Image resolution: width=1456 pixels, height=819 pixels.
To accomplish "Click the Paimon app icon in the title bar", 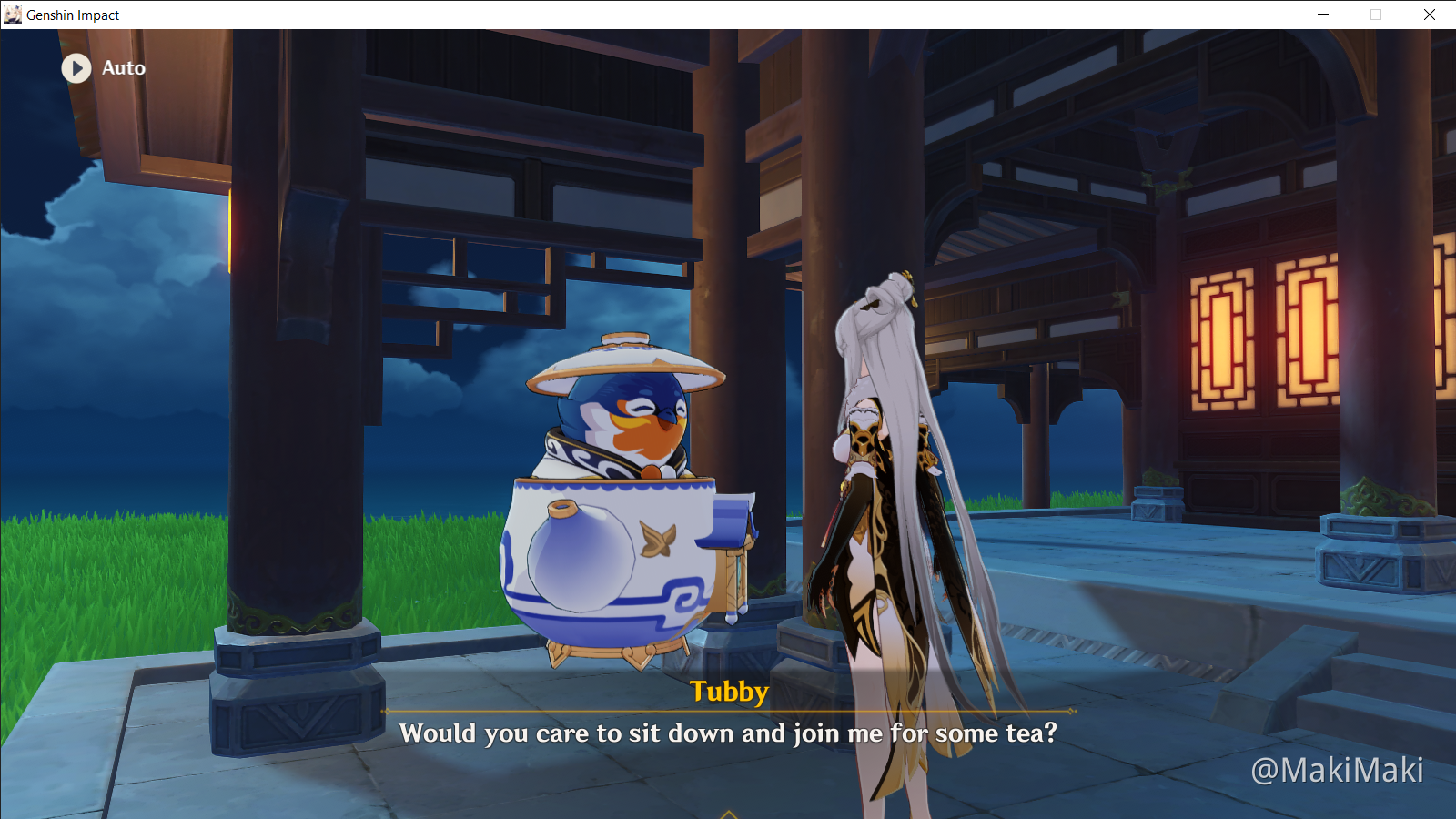I will [x=15, y=15].
